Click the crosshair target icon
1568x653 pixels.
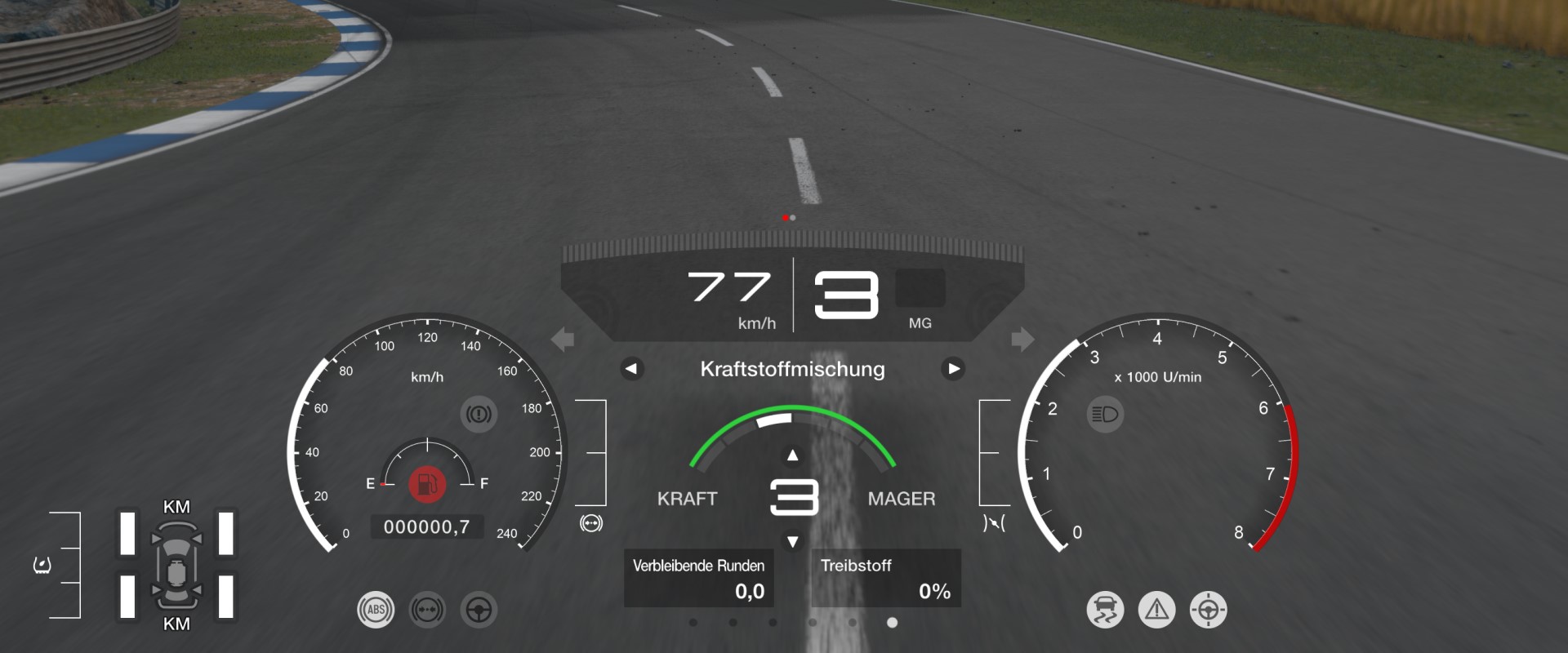(x=1209, y=610)
